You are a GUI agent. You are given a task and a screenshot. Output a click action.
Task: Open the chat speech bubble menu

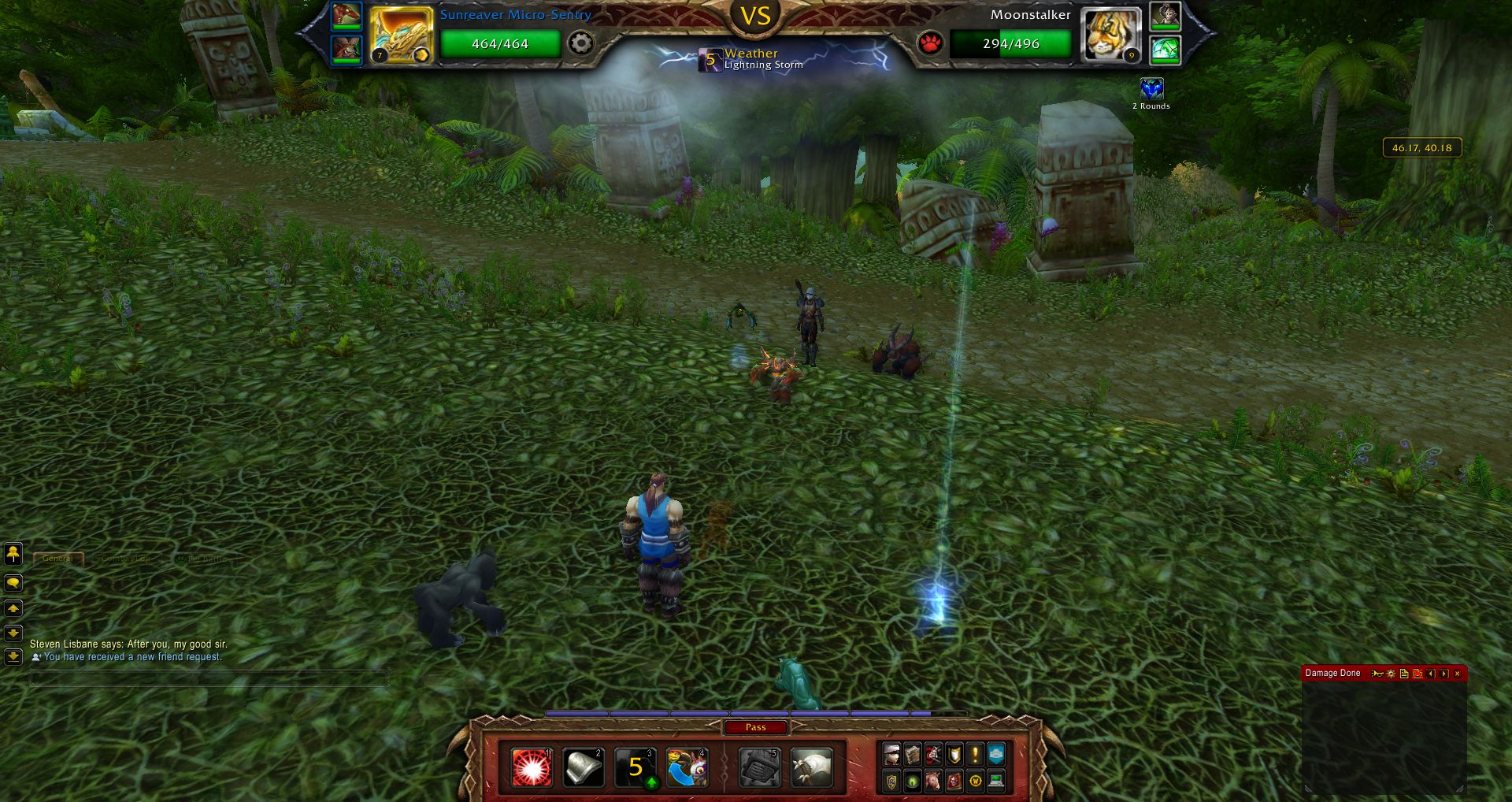pos(13,583)
